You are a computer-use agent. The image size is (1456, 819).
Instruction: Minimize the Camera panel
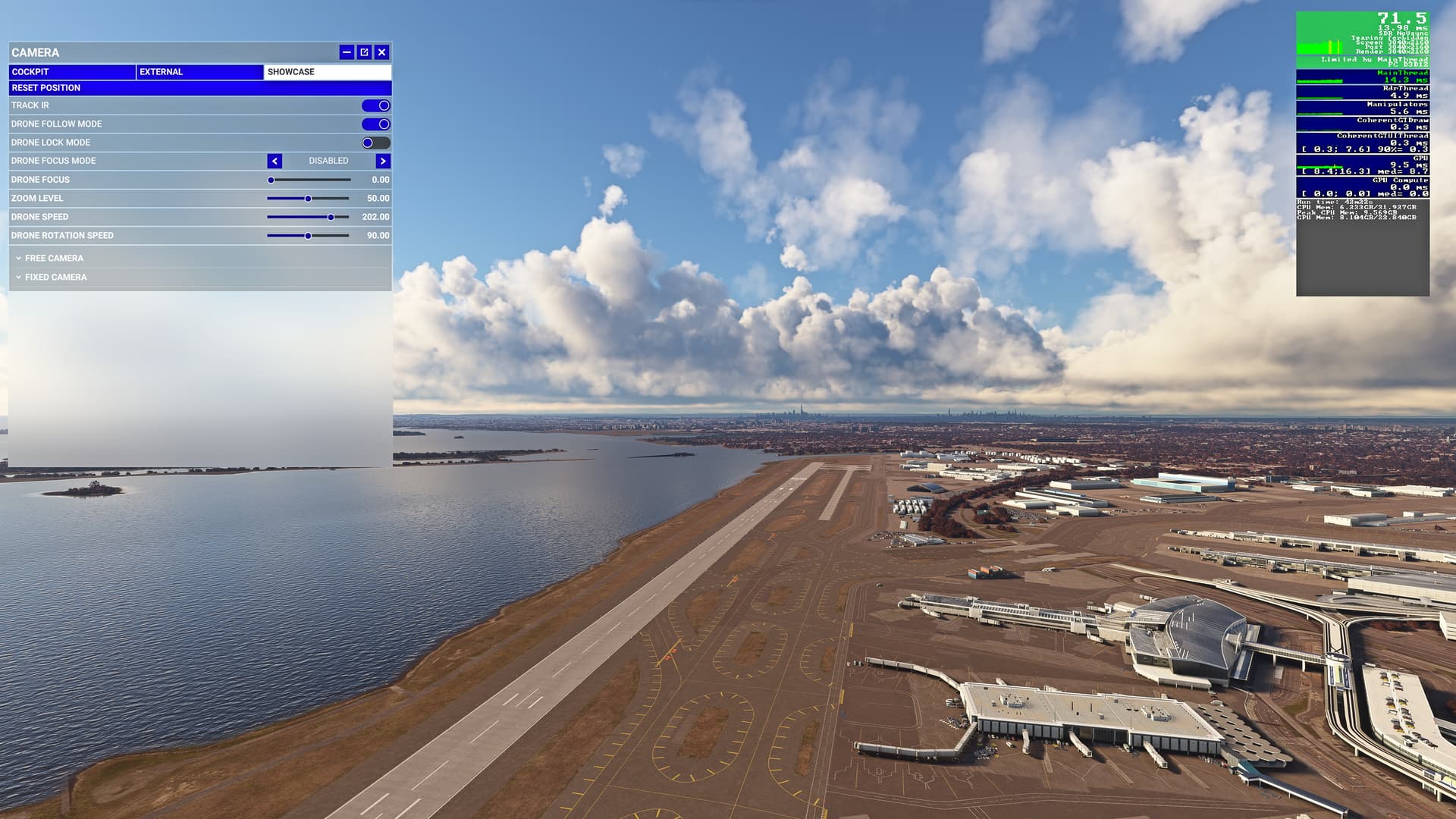(x=347, y=52)
